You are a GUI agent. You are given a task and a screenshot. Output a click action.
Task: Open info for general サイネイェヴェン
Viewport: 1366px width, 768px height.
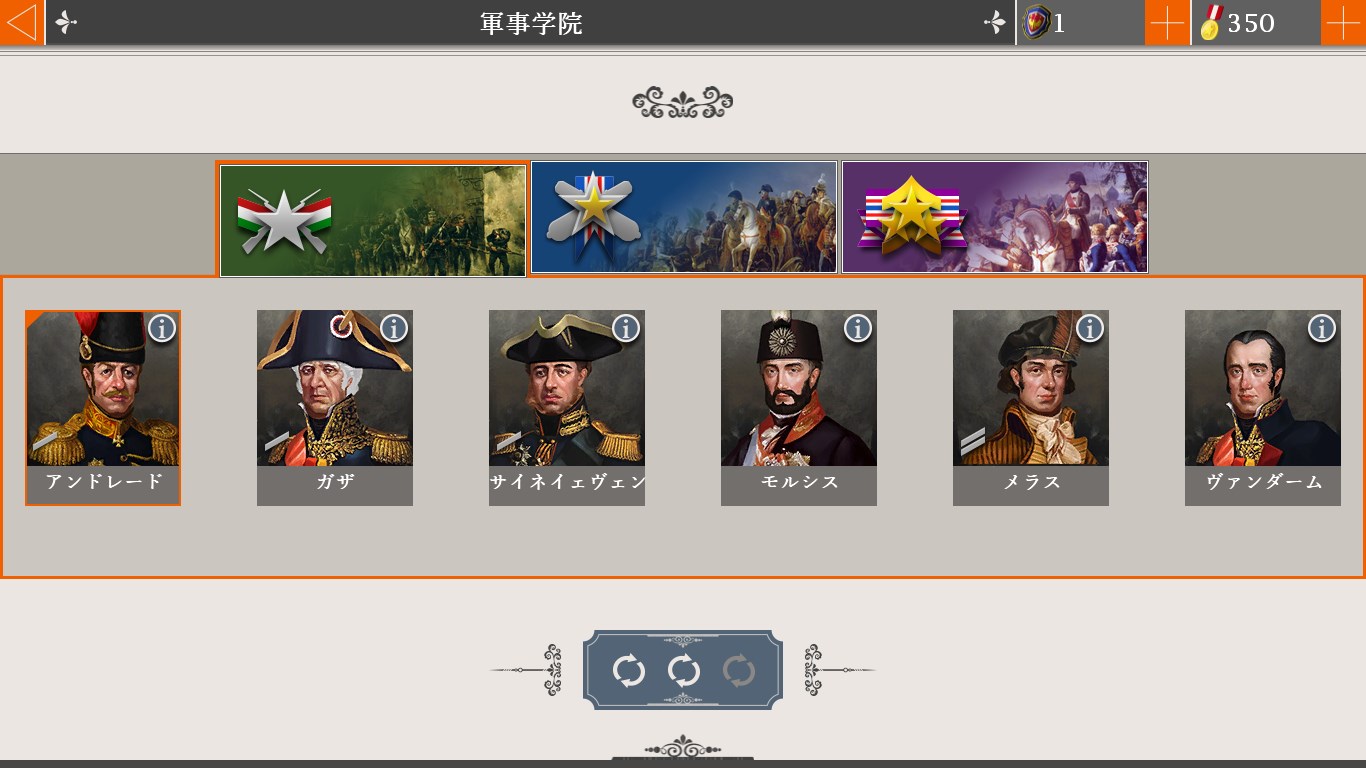626,327
